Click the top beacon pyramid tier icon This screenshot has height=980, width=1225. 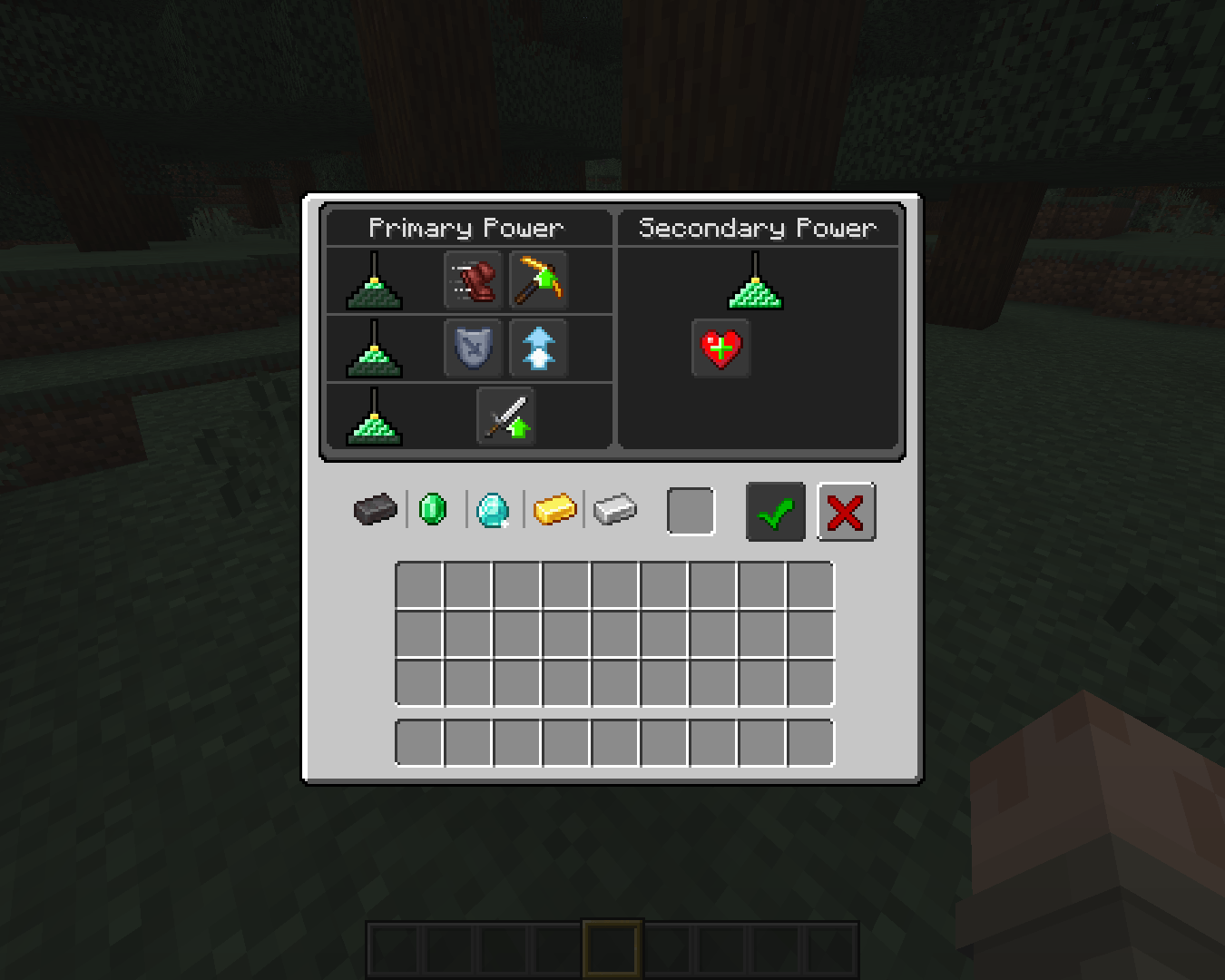375,281
